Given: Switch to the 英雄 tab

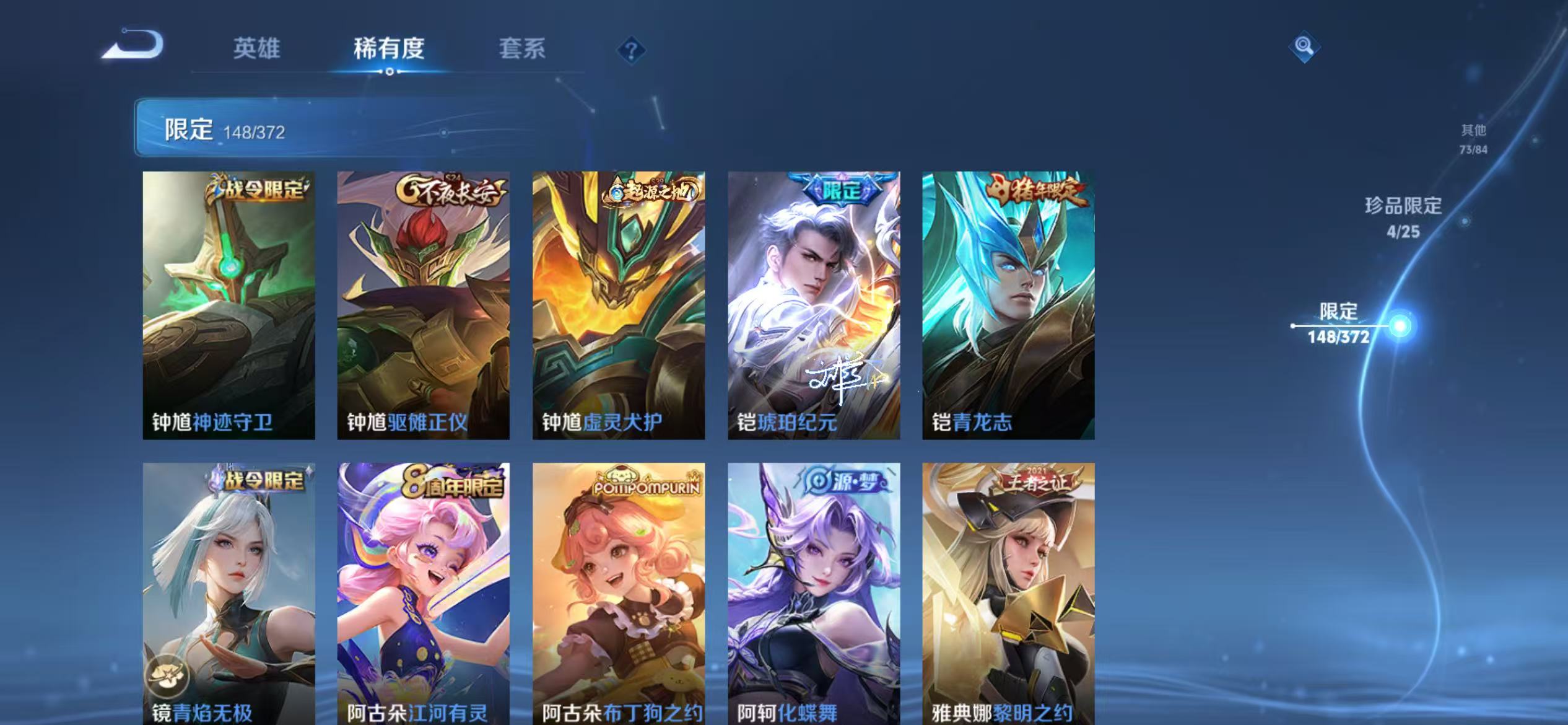Looking at the screenshot, I should click(x=256, y=50).
